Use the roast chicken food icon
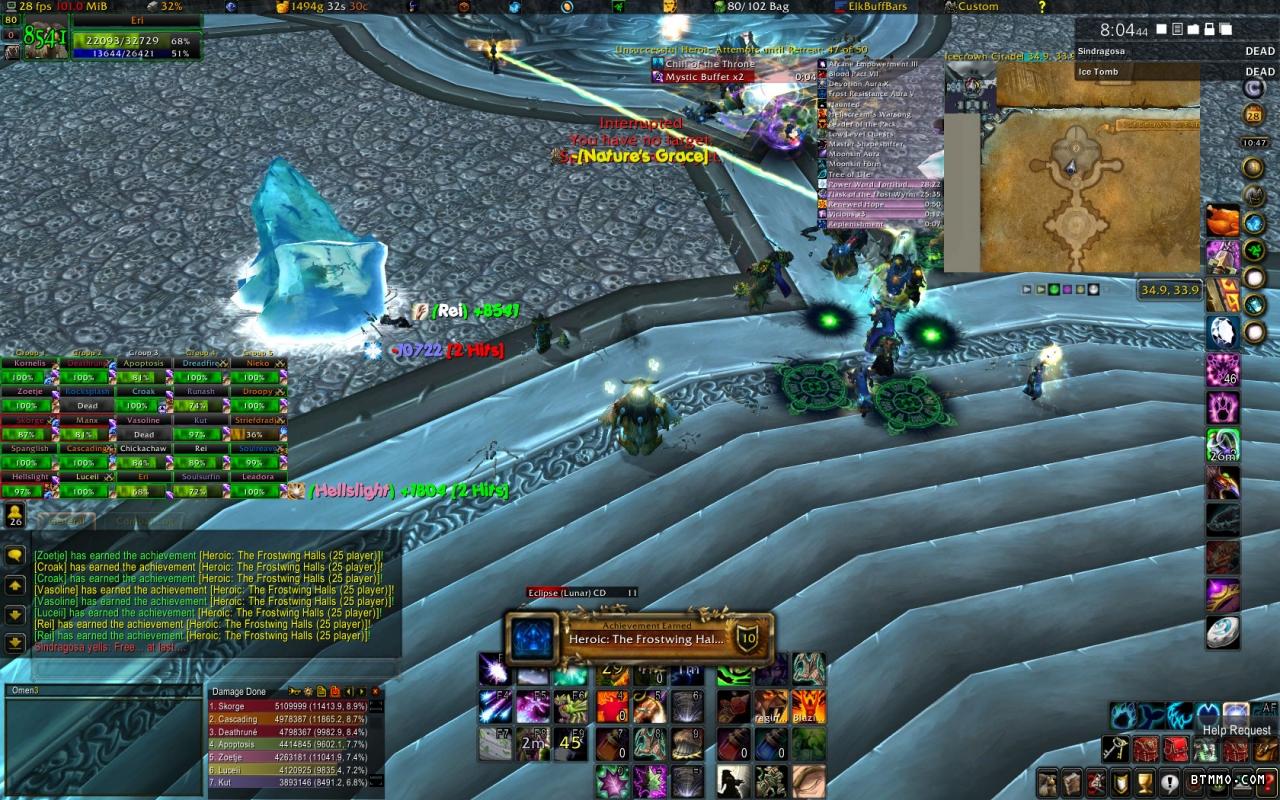This screenshot has width=1280, height=800. pyautogui.click(x=1222, y=220)
